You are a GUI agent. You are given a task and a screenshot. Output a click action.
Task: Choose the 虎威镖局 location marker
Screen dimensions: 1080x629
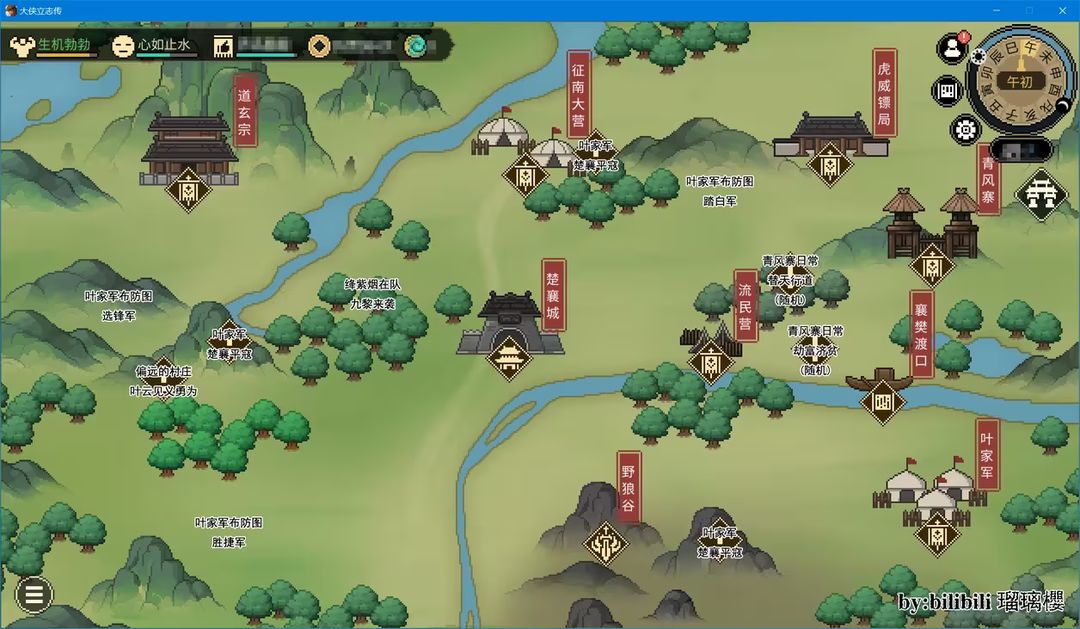829,164
